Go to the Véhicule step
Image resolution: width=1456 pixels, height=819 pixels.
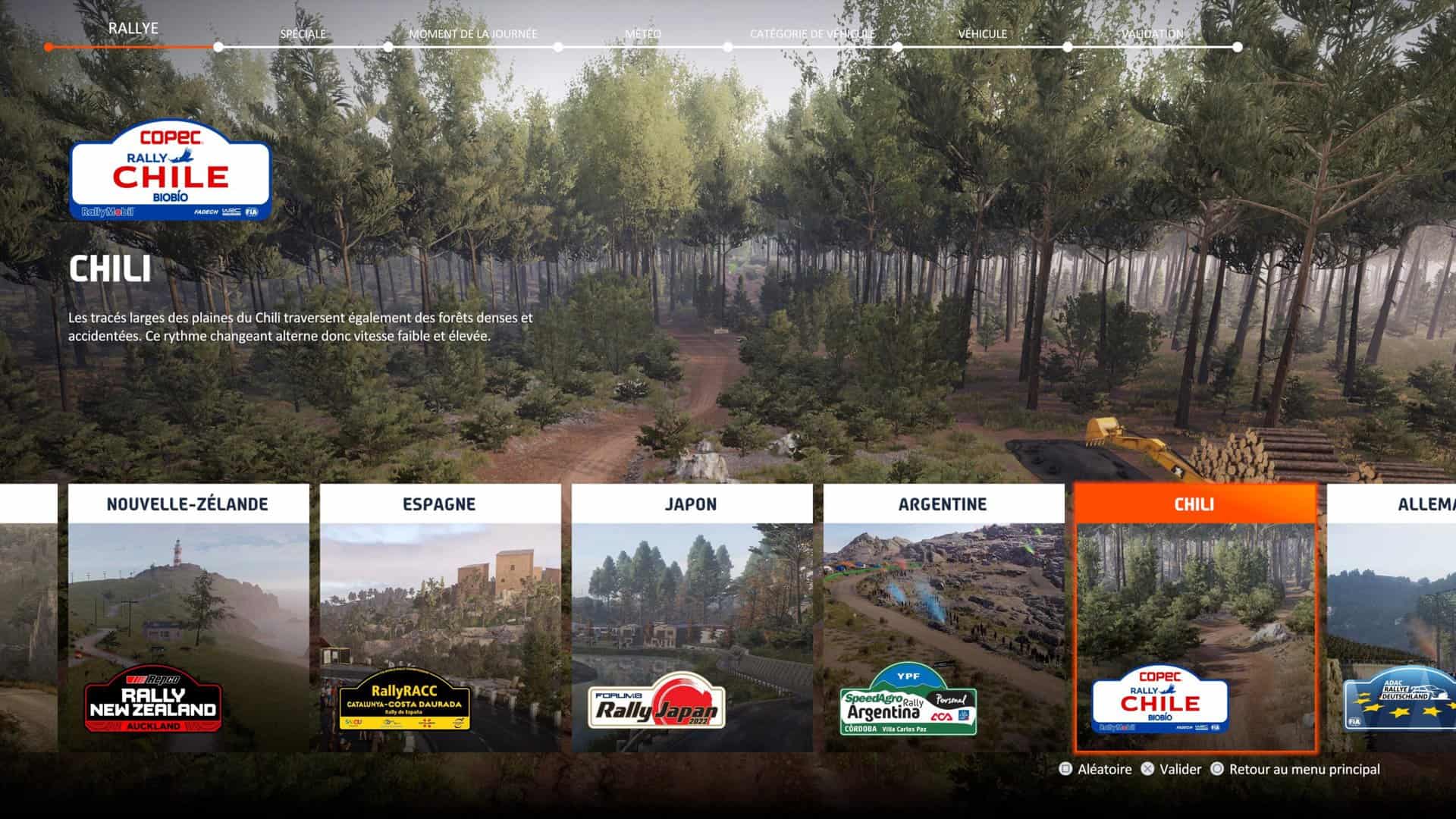tap(982, 34)
